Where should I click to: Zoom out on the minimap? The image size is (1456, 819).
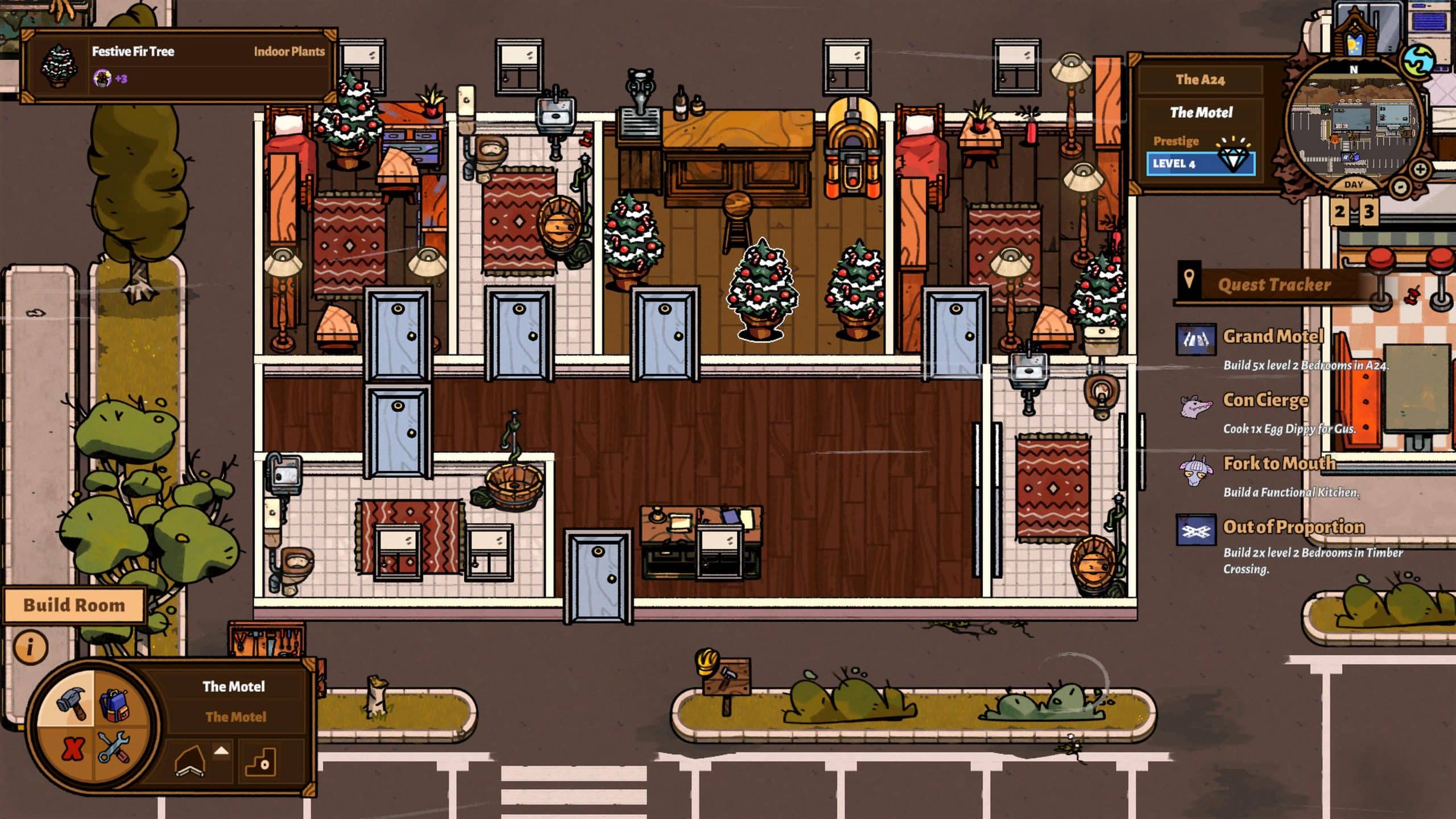coord(1400,186)
